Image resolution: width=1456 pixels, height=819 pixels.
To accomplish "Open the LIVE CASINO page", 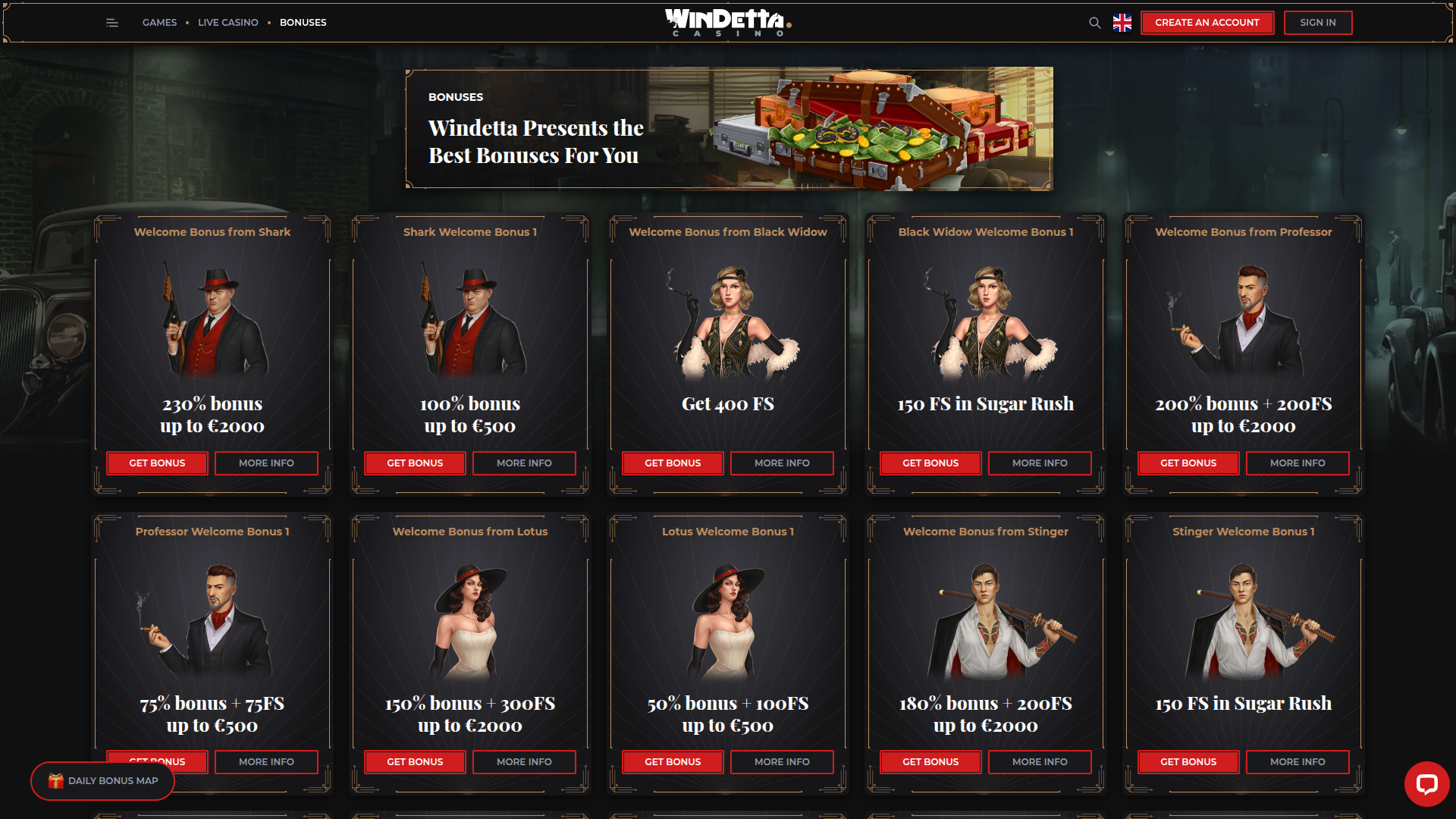I will [227, 23].
